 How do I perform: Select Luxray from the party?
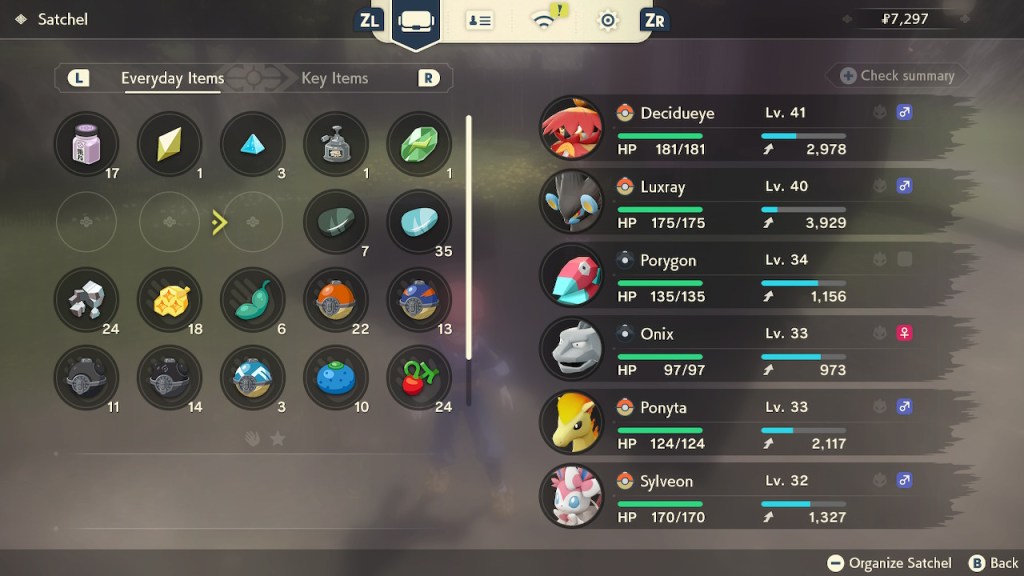(x=730, y=204)
